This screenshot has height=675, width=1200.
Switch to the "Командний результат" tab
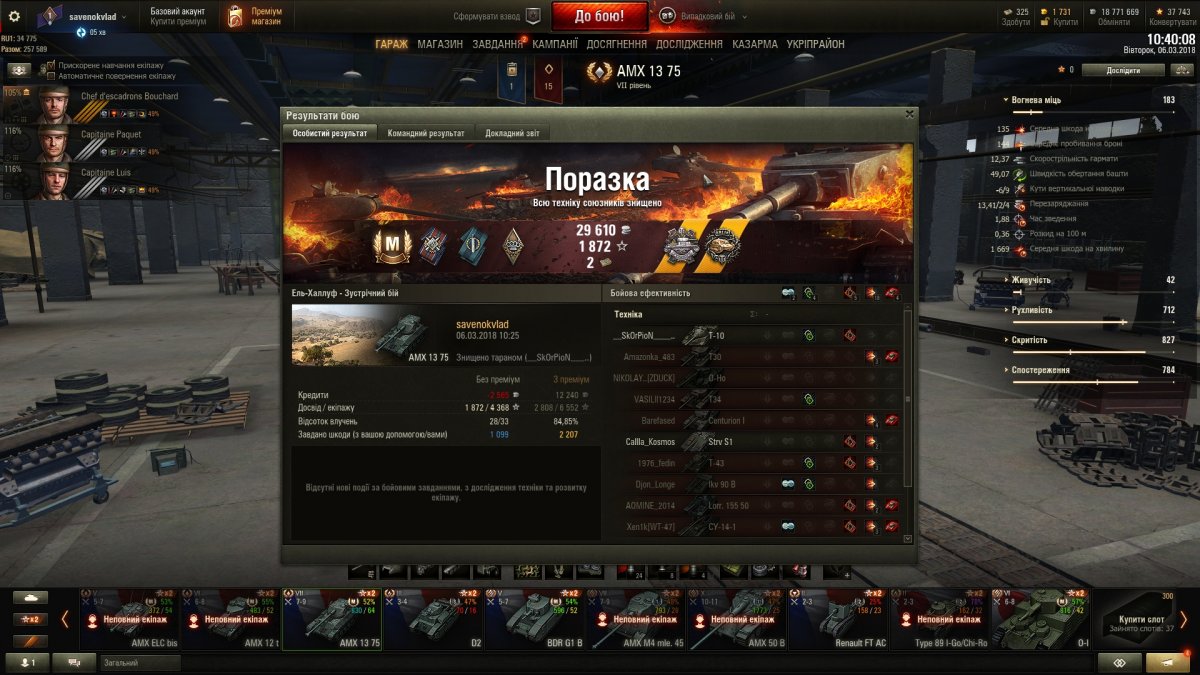pyautogui.click(x=425, y=133)
